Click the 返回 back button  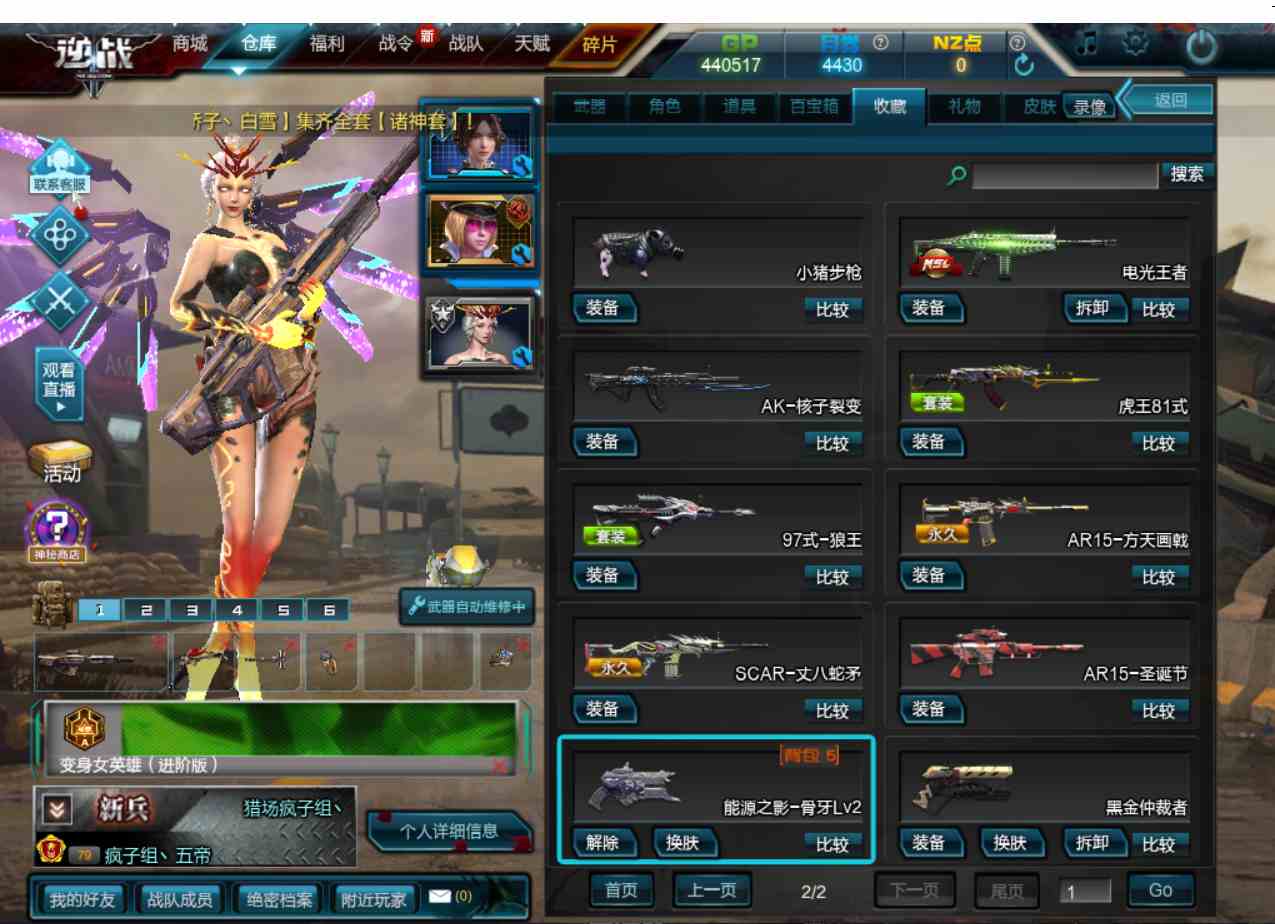tap(1169, 100)
